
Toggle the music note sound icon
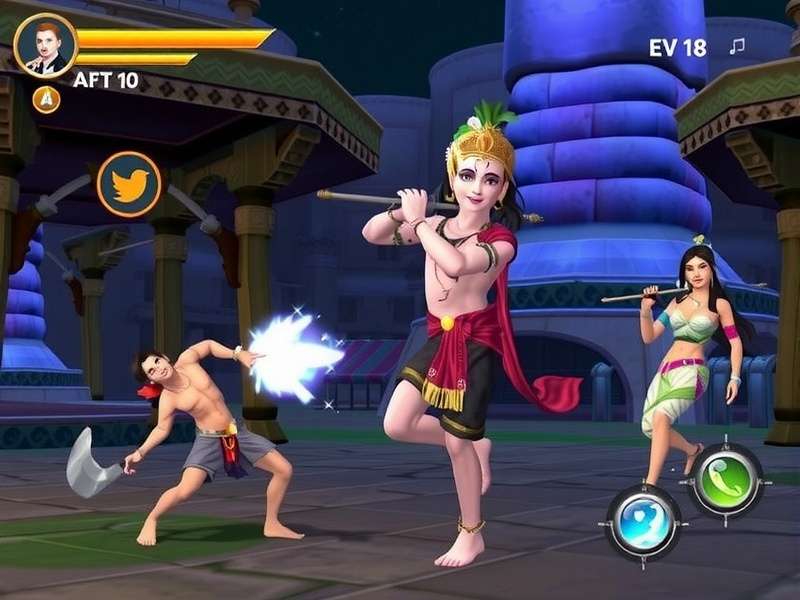click(x=737, y=46)
